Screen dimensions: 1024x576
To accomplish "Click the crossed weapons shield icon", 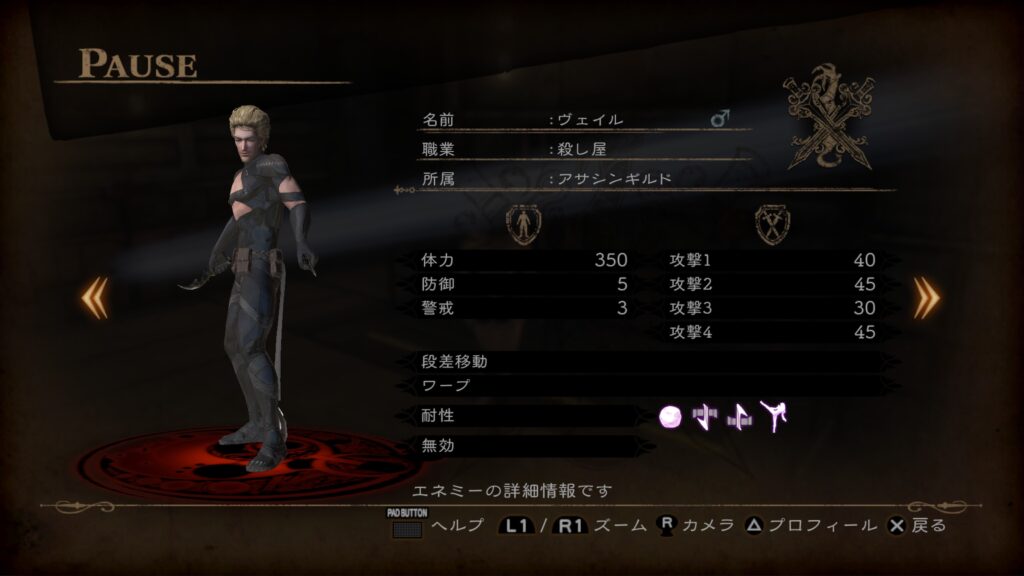I will tap(771, 224).
